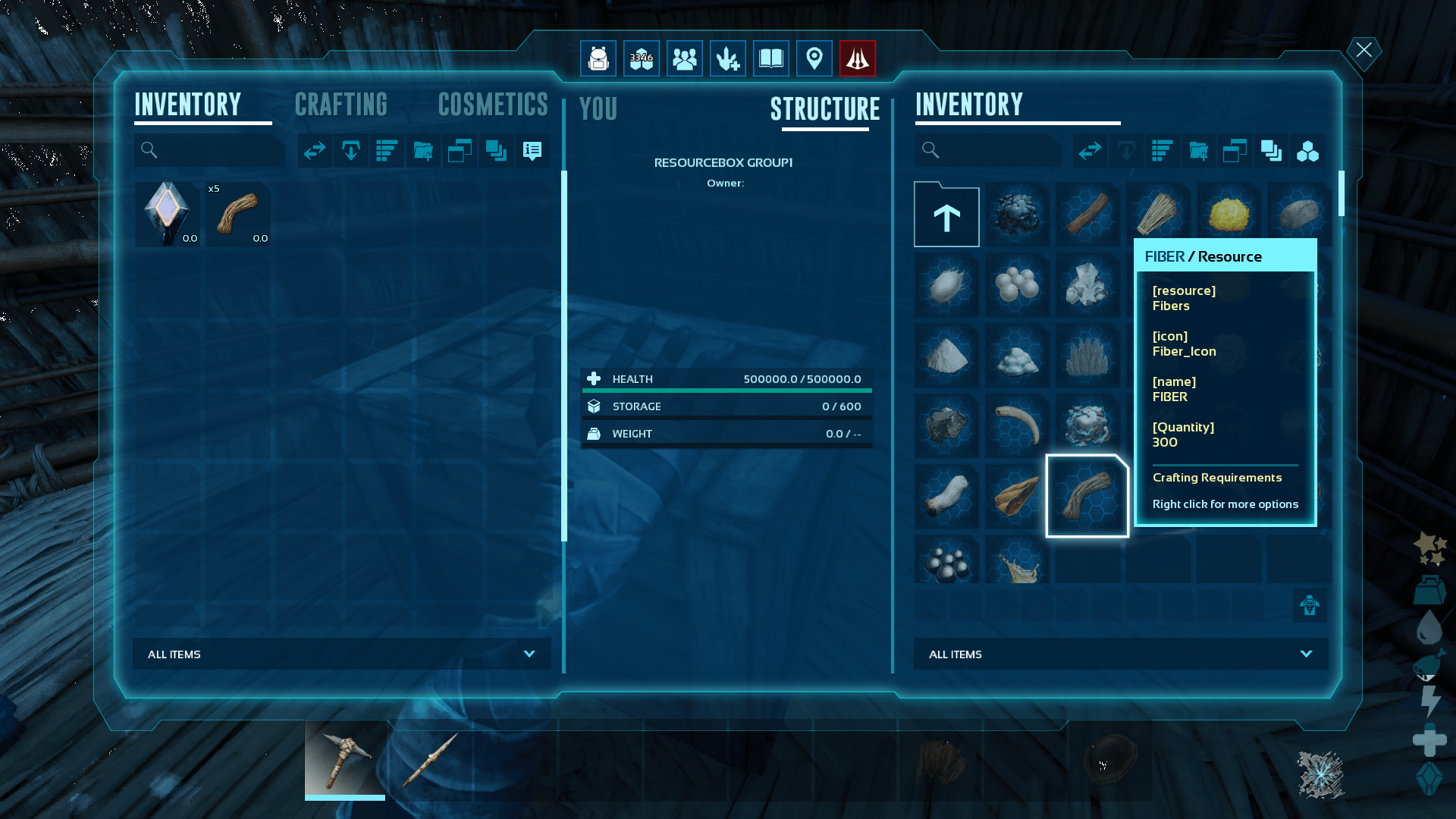Open the tribe members top icon
Viewport: 1456px width, 819px height.
[x=684, y=58]
